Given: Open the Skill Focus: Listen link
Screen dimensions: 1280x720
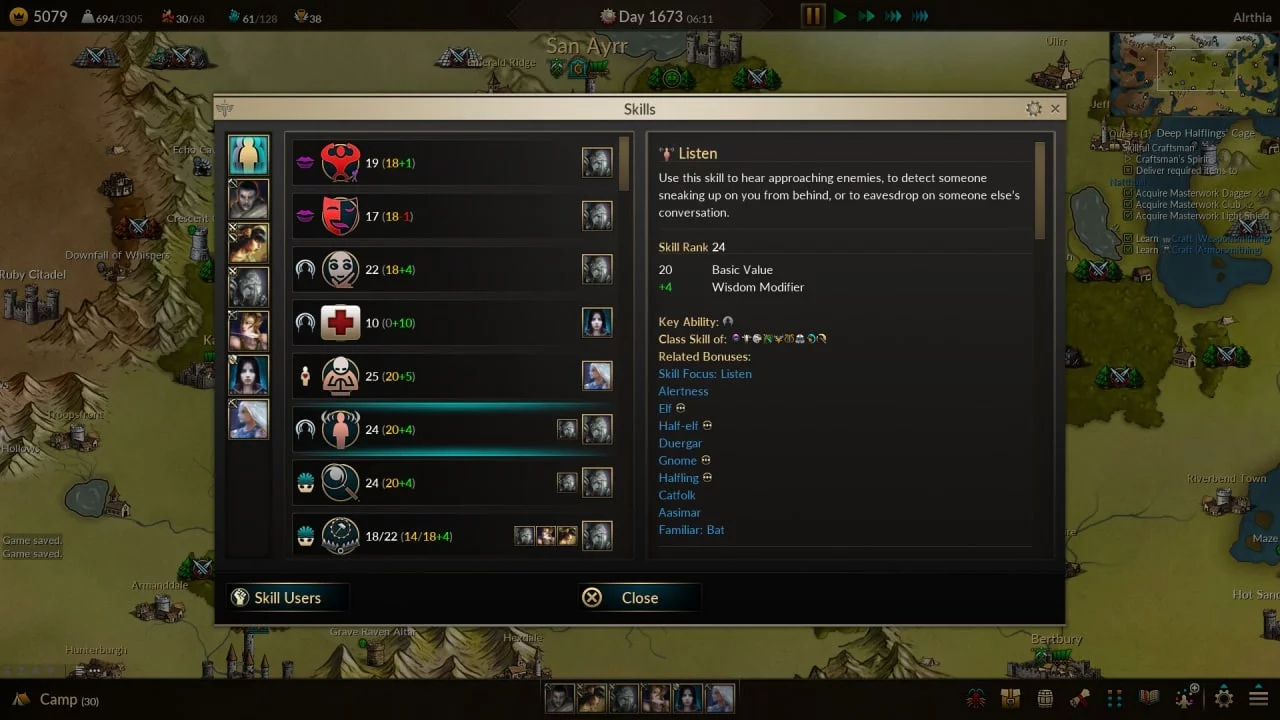Looking at the screenshot, I should pos(705,374).
